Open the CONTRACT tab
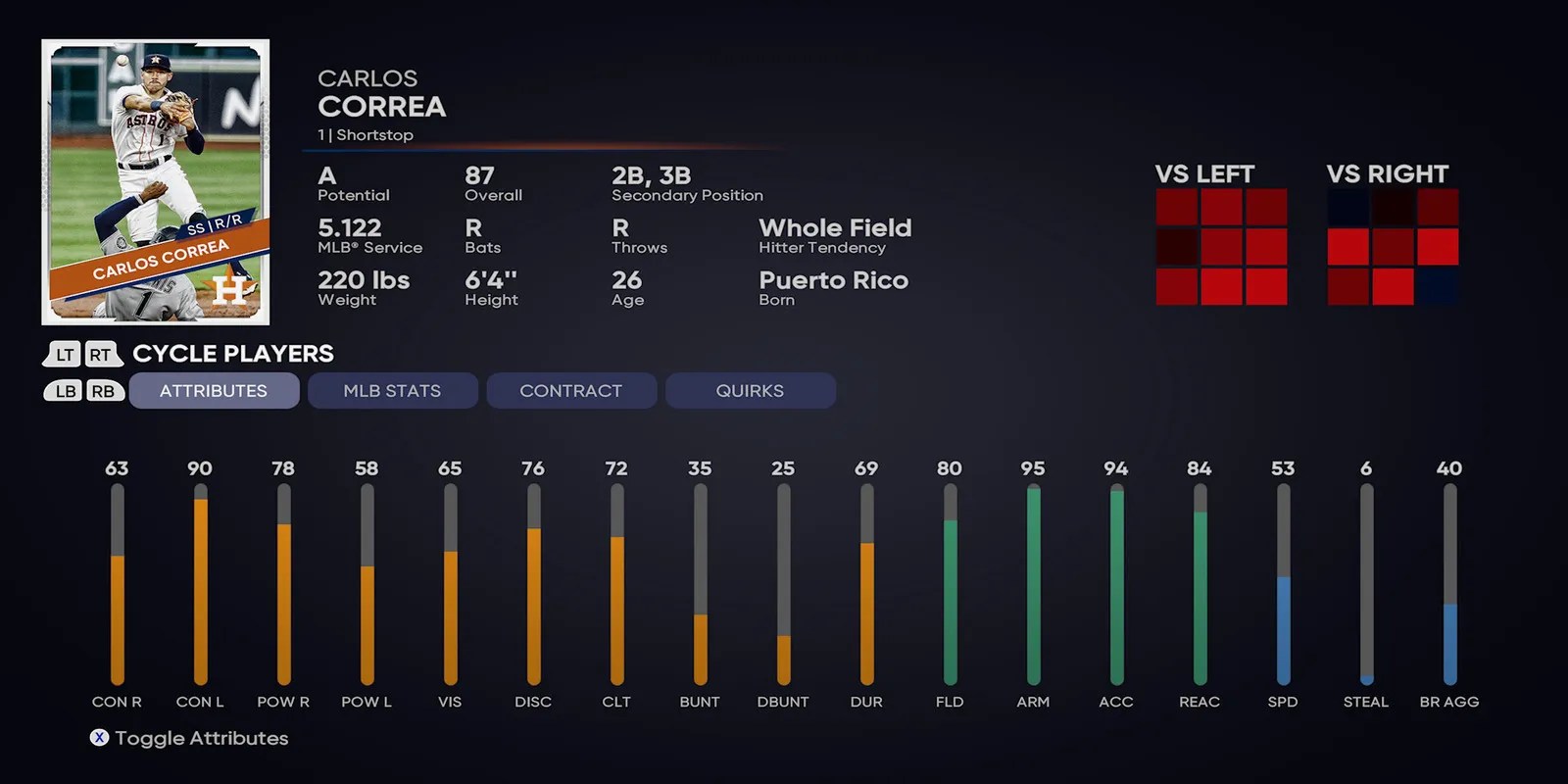Screen dimensions: 1568x784 (x=571, y=390)
